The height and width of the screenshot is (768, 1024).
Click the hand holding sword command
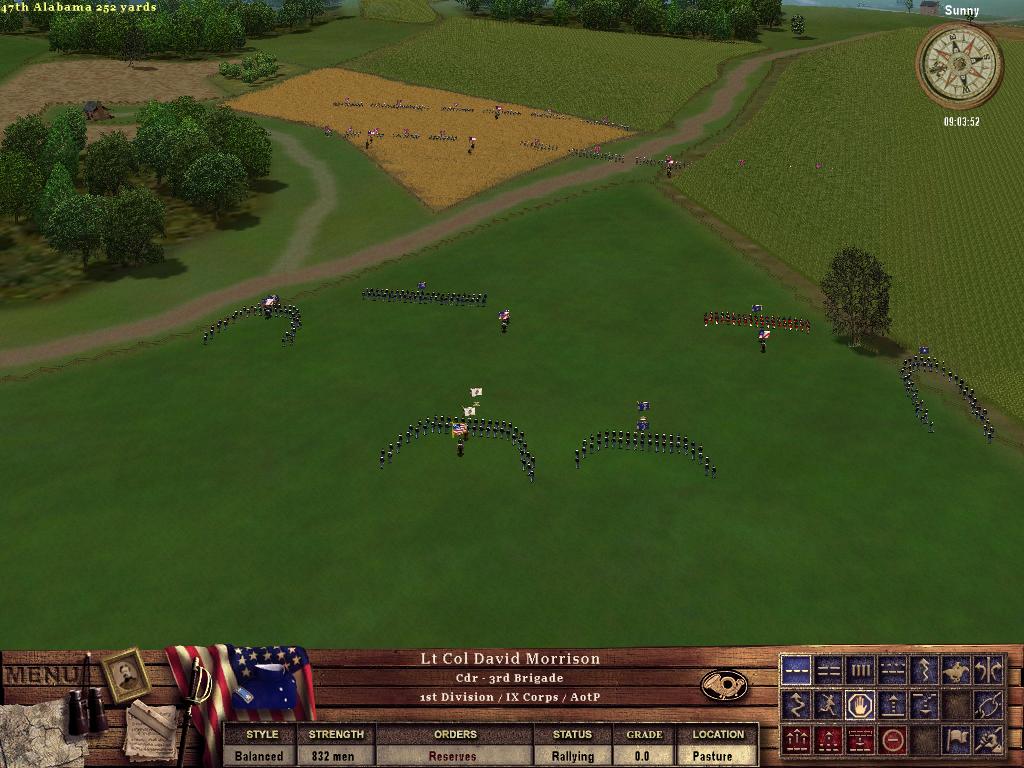click(x=988, y=740)
